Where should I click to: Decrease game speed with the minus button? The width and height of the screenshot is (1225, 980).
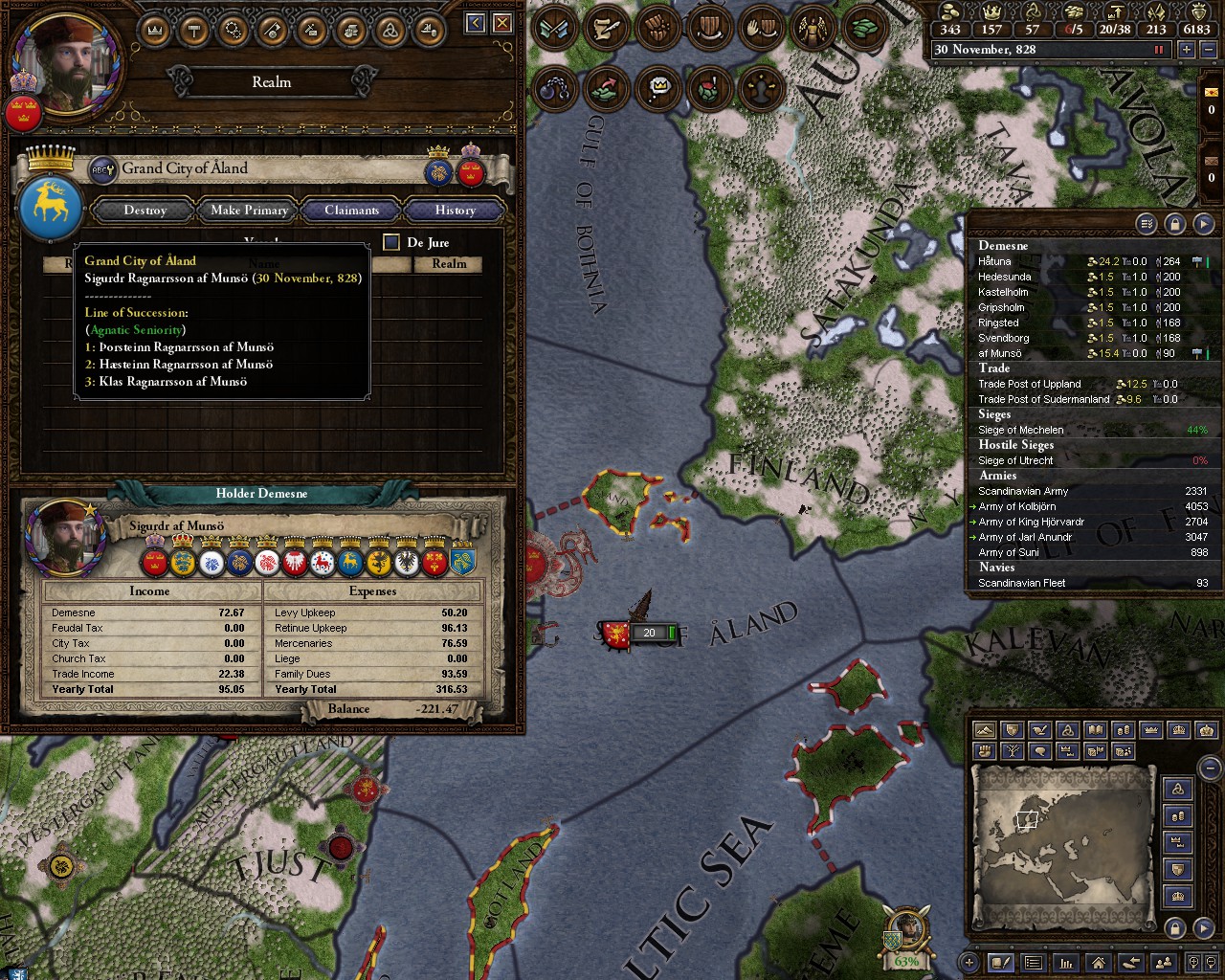coord(1208,50)
